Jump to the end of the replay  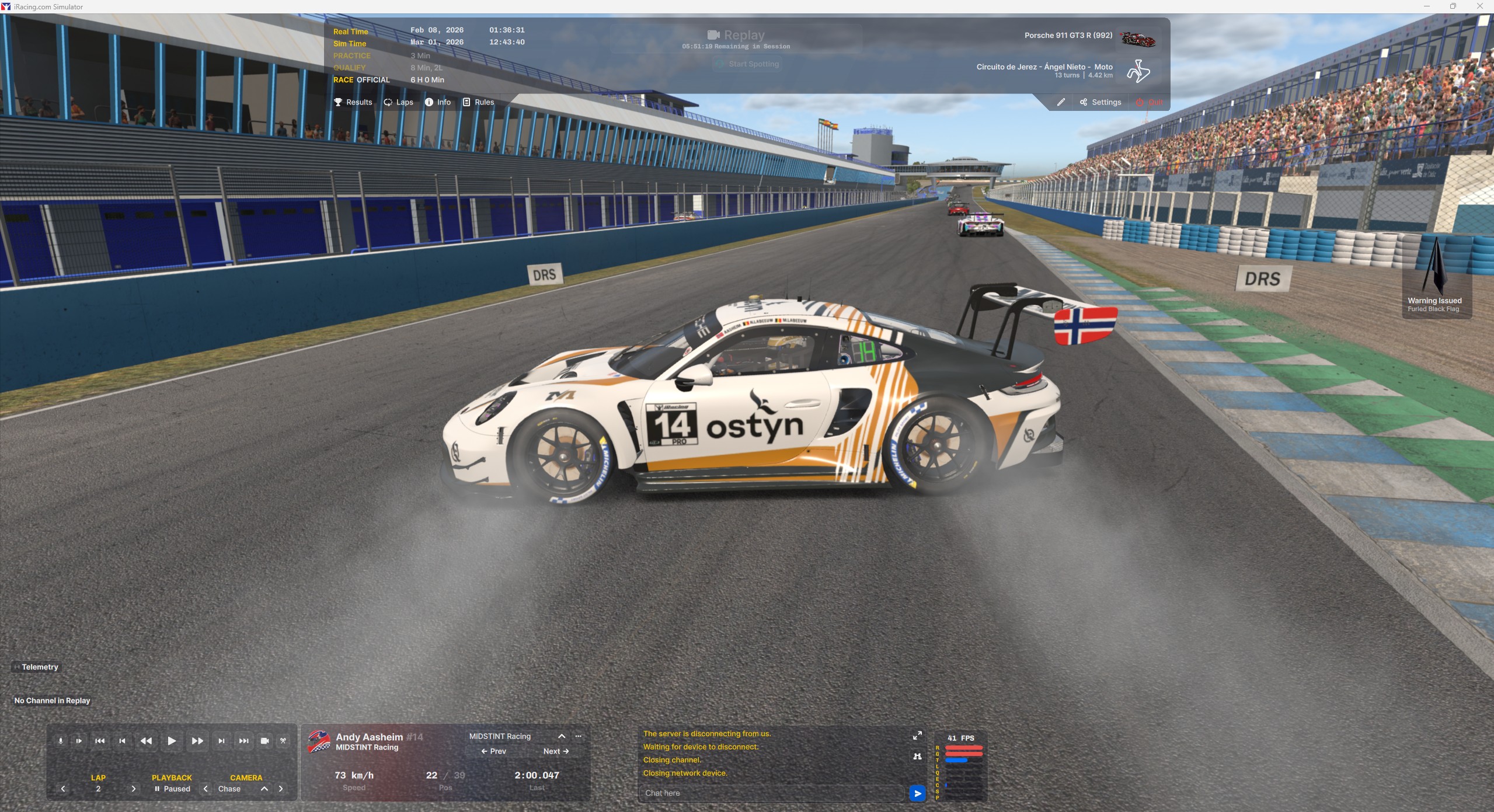[243, 741]
